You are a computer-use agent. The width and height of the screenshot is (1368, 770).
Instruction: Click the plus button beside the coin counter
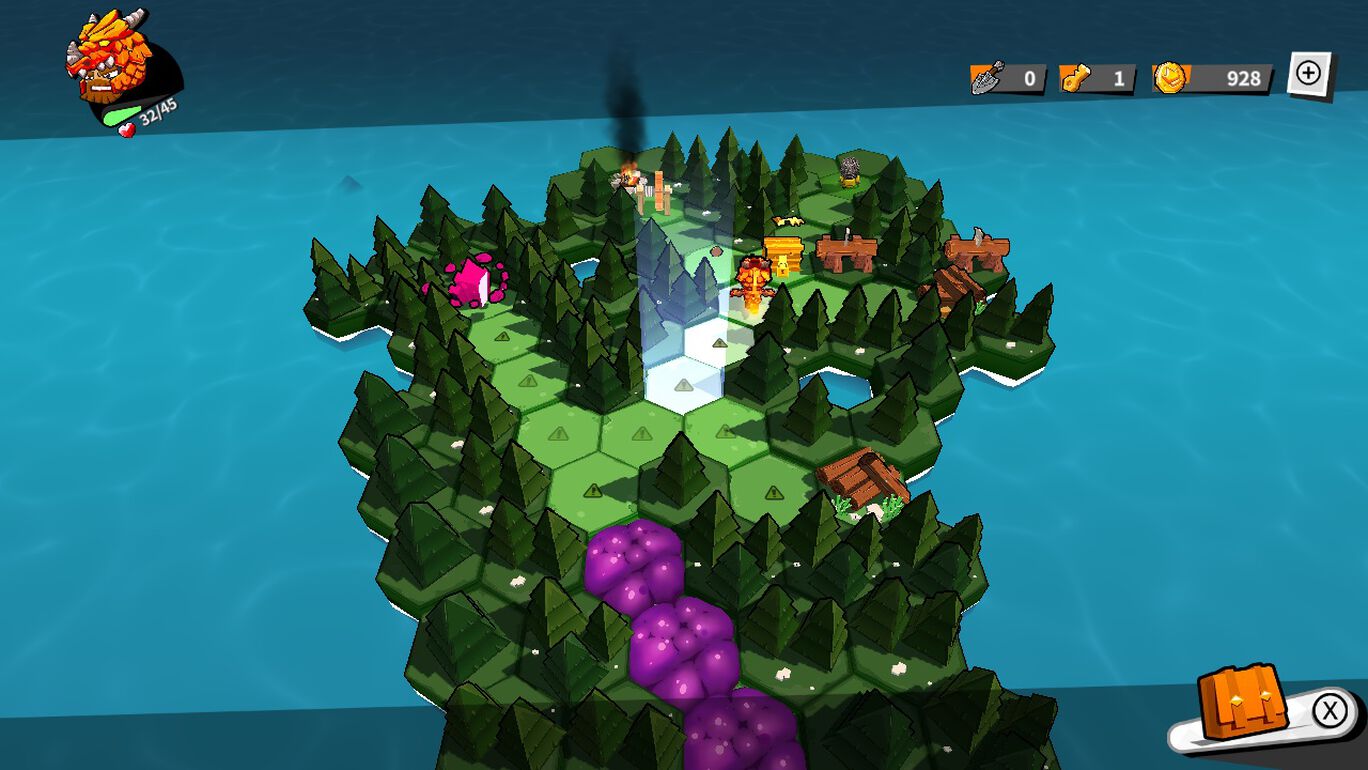1309,74
